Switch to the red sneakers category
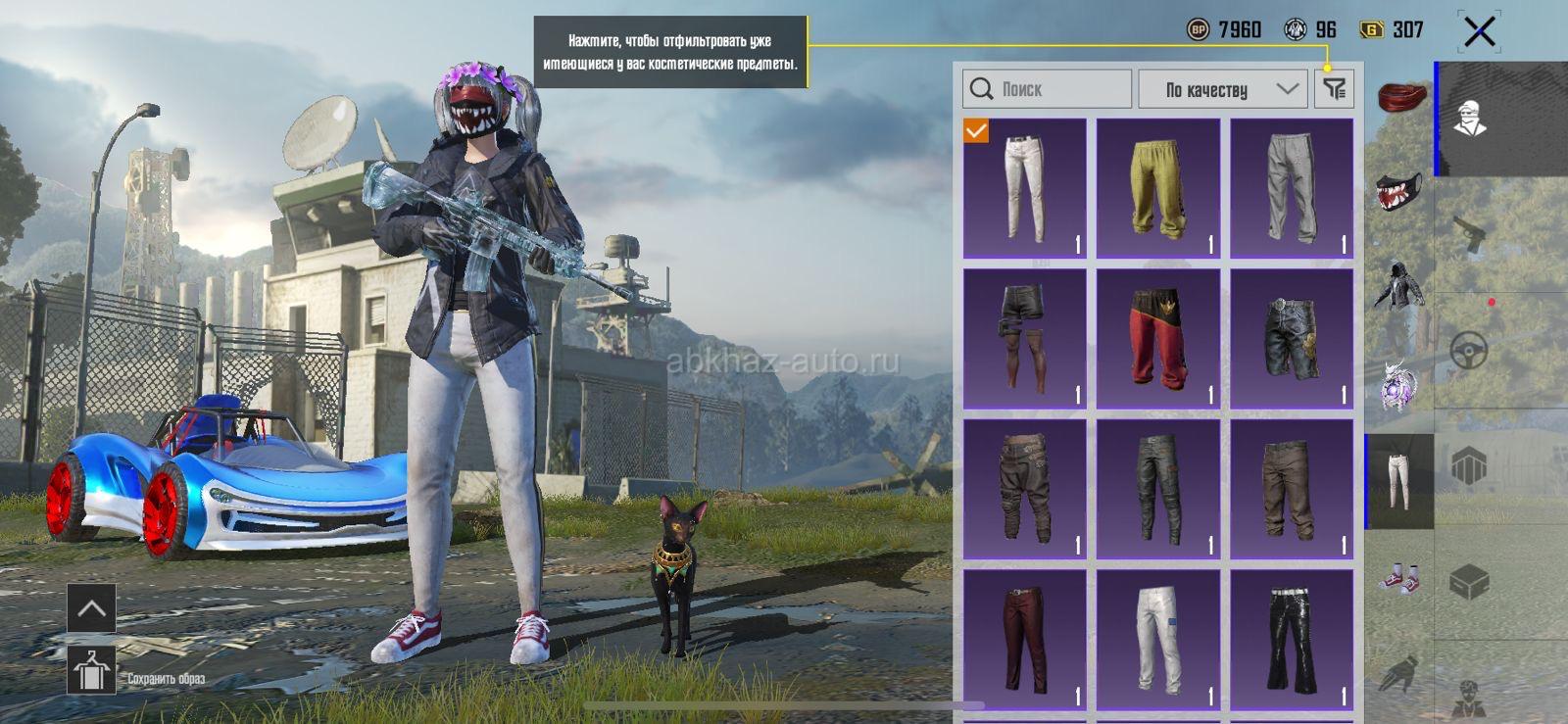 [x=1399, y=578]
